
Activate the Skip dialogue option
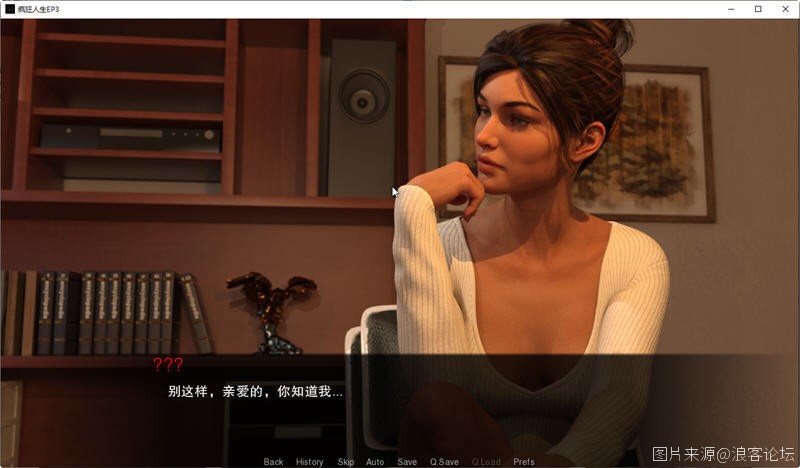(345, 462)
